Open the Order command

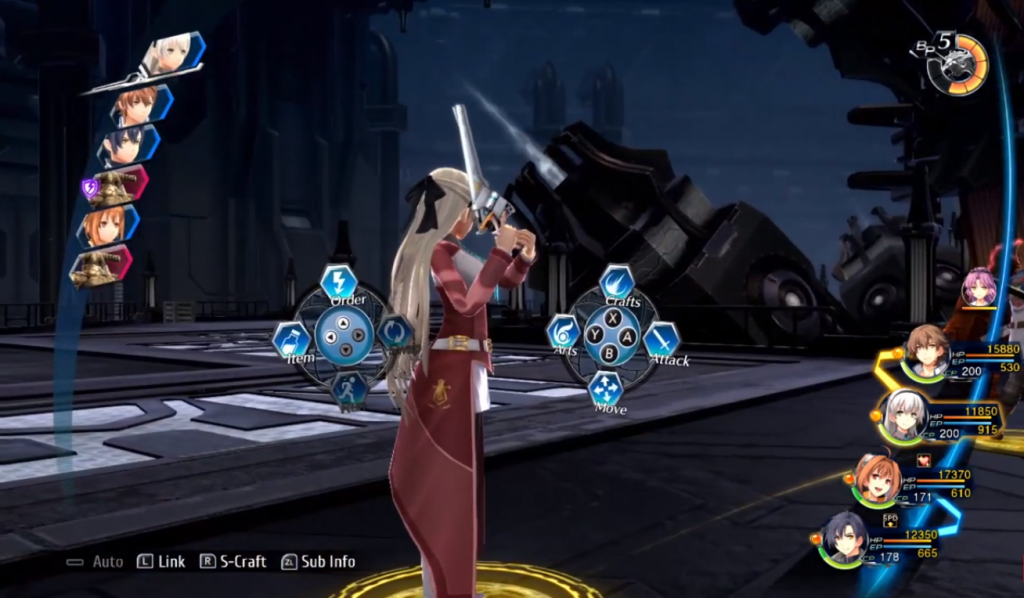[x=339, y=282]
